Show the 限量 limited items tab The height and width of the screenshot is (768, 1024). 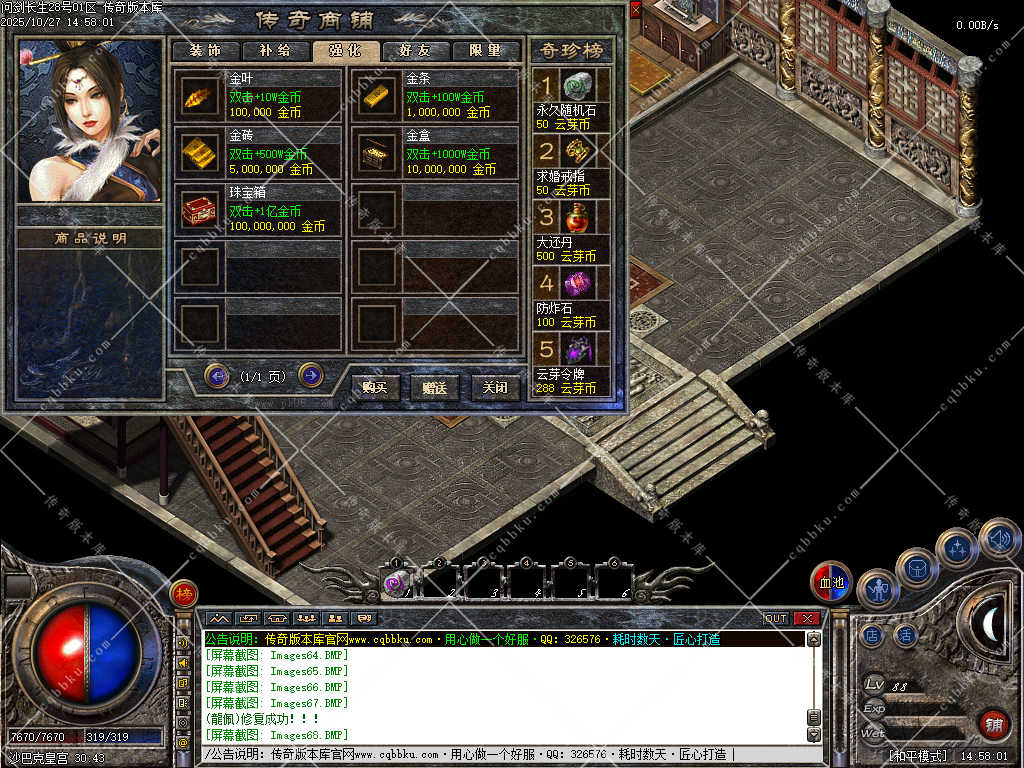485,51
